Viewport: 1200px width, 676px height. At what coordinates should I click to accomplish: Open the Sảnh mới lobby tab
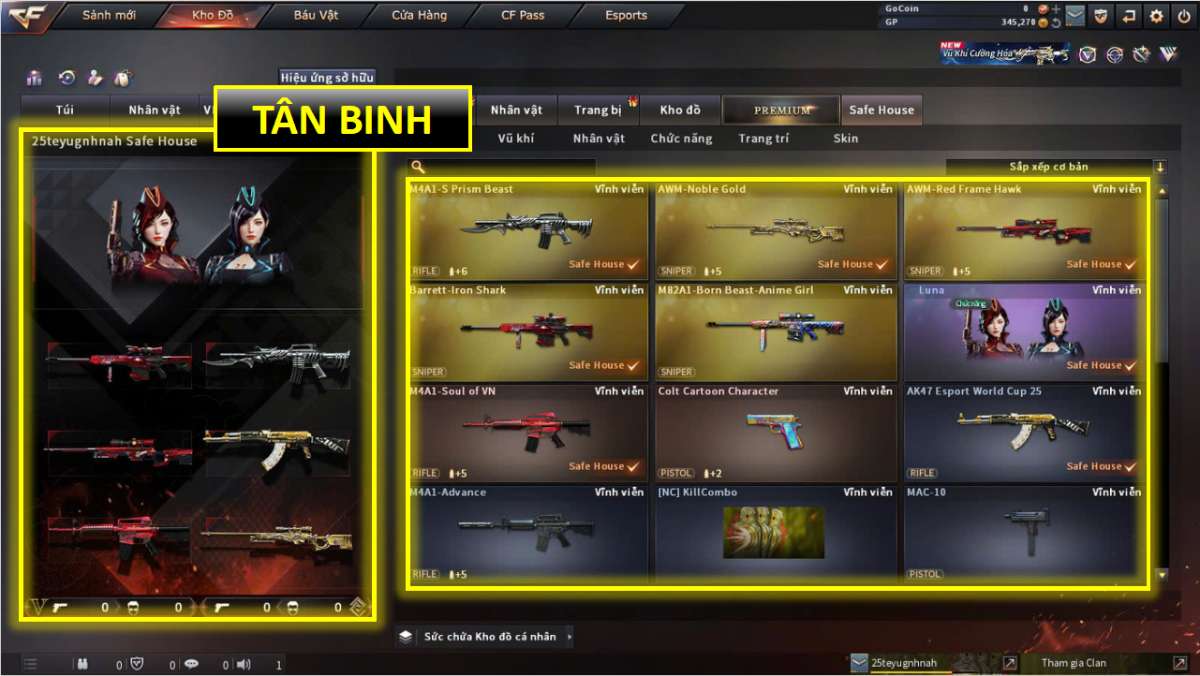click(x=110, y=16)
